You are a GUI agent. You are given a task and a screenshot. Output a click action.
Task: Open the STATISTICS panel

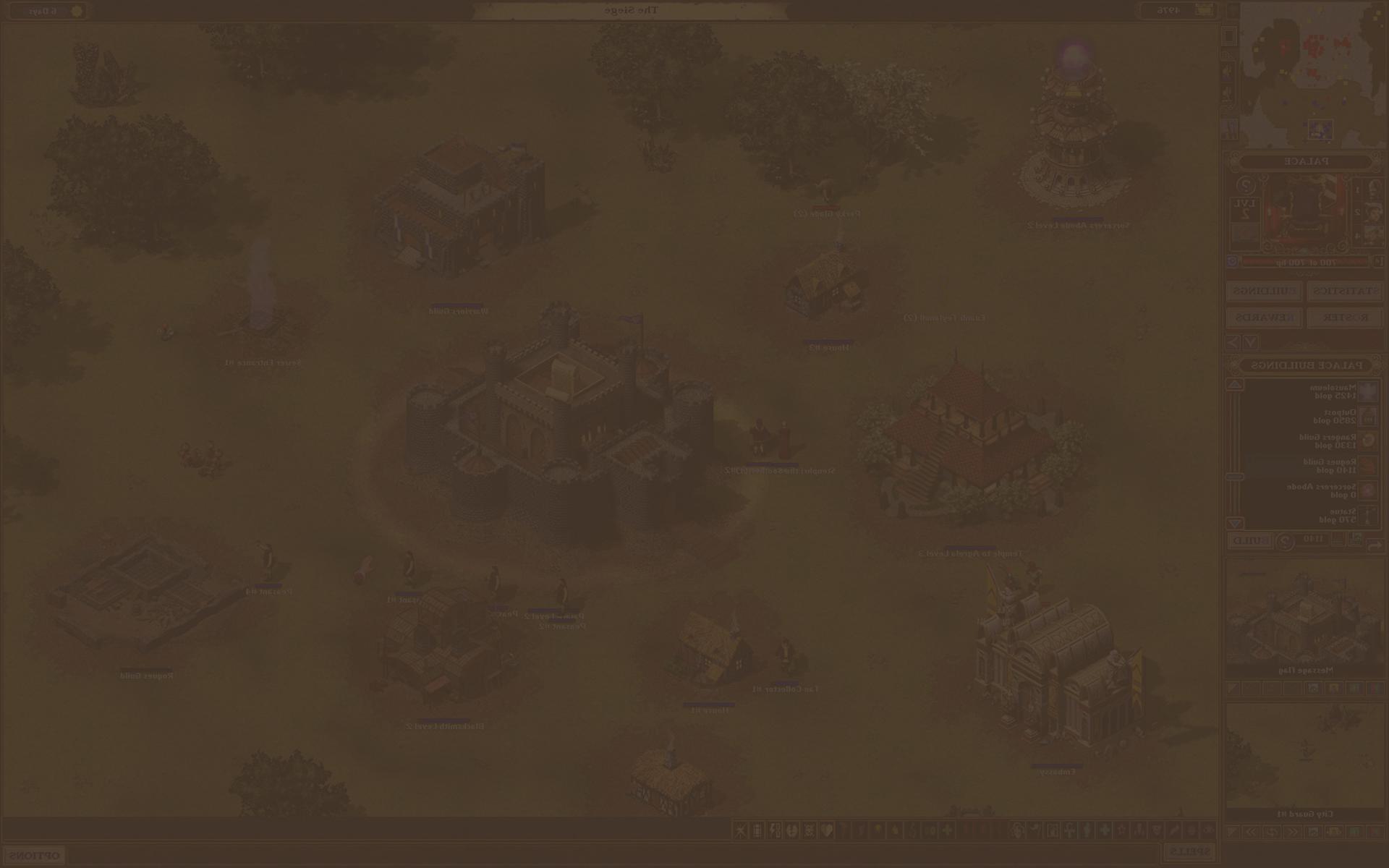[x=1345, y=292]
